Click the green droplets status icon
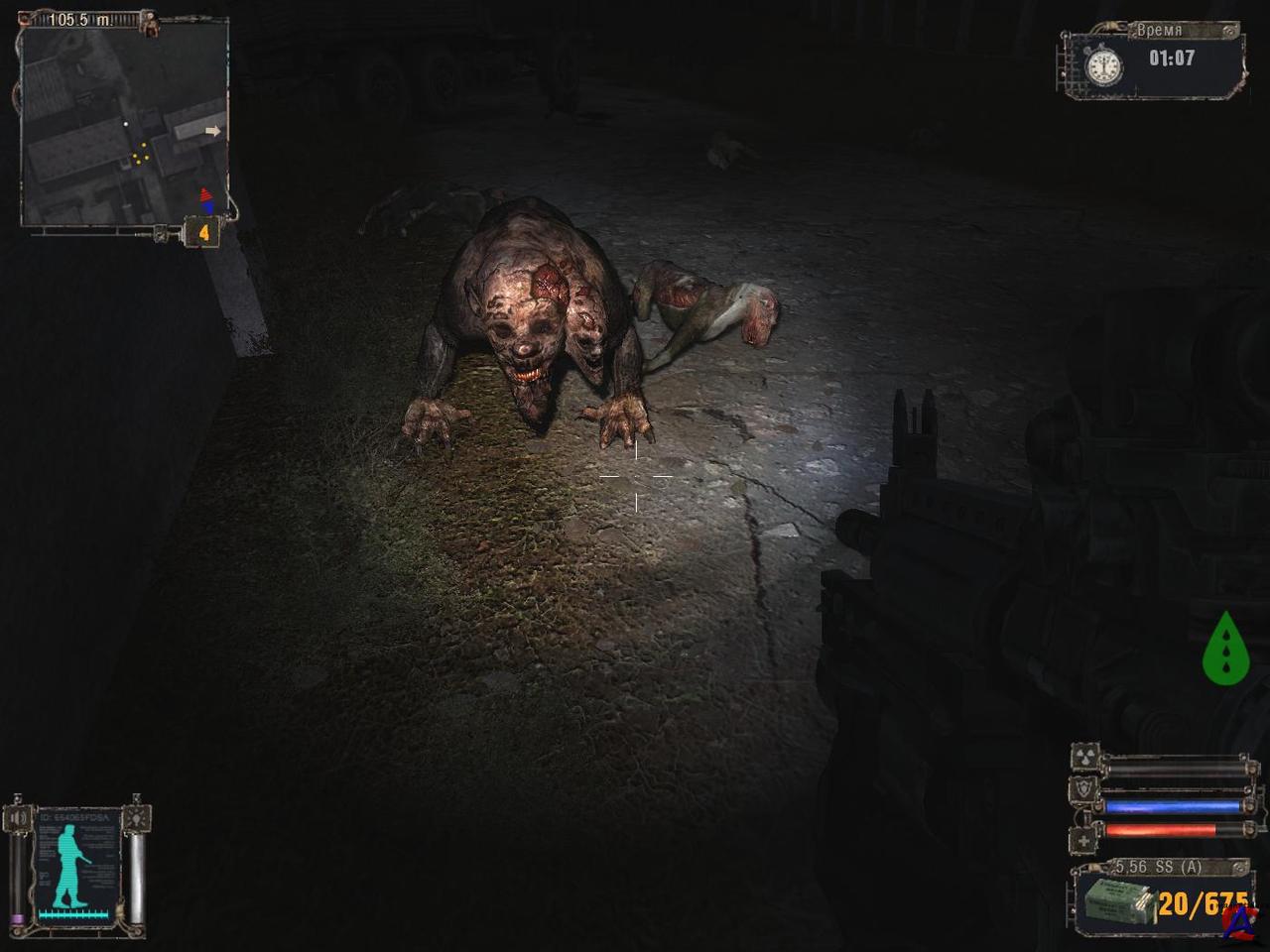1270x952 pixels. 1226,649
